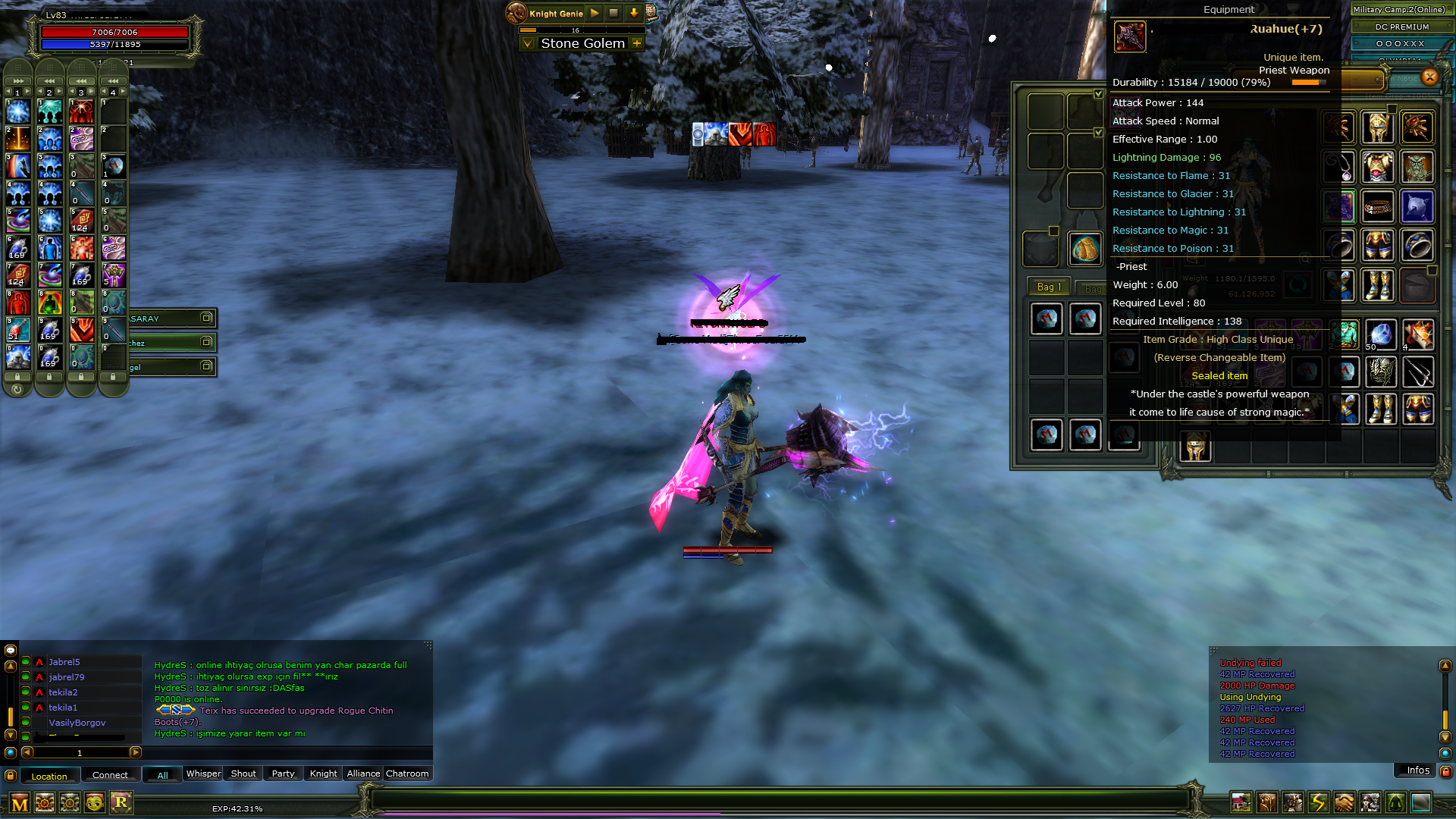This screenshot has height=819, width=1456.
Task: Open the town teleport icon
Action: click(1241, 804)
